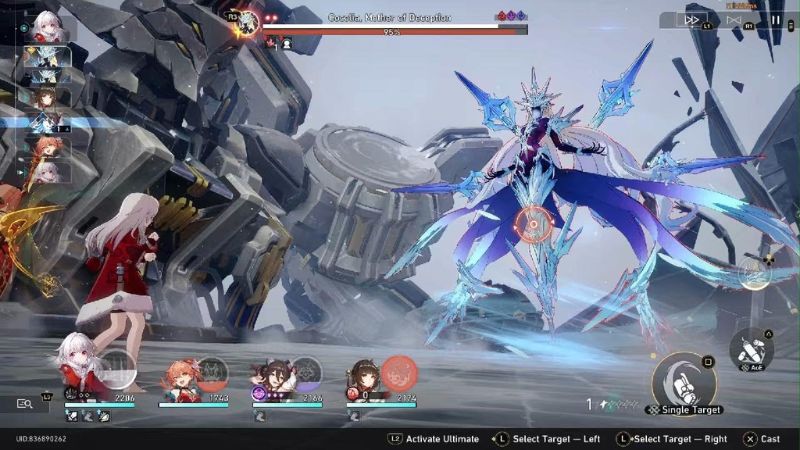This screenshot has width=800, height=450.
Task: Target Cocolia with the red reticle
Action: click(535, 224)
